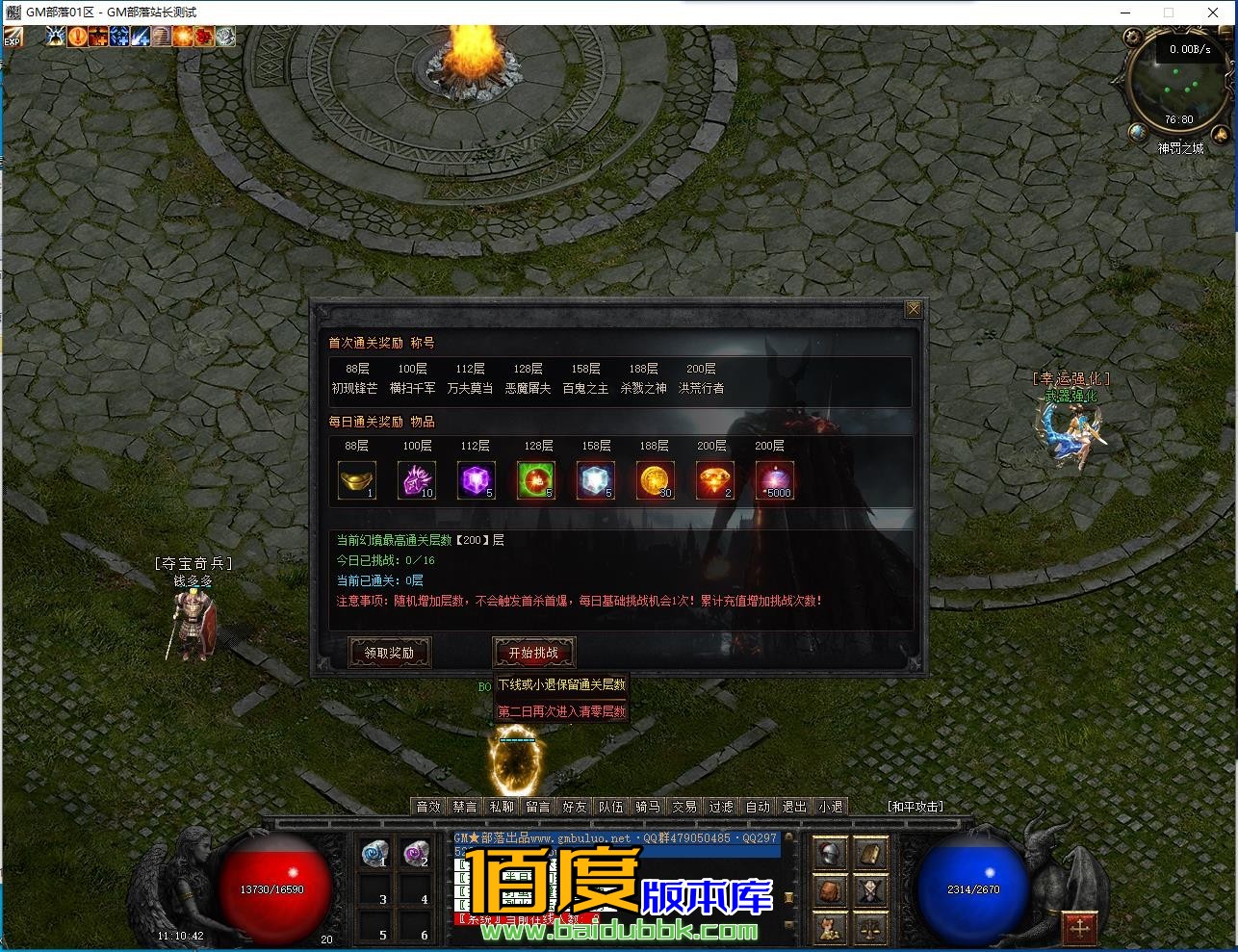Open the 队伍 team menu
The width and height of the screenshot is (1238, 952).
tap(611, 807)
